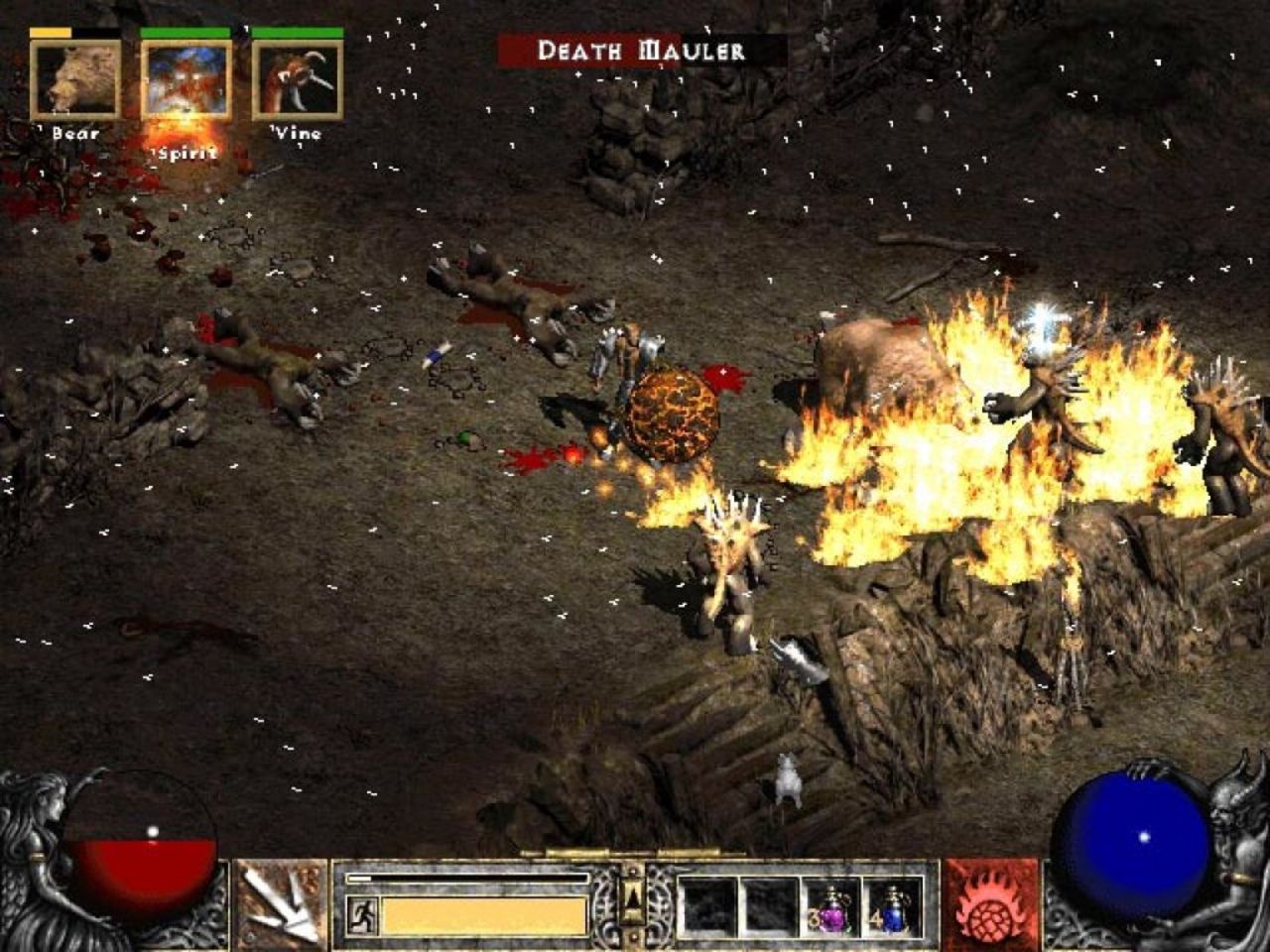Image resolution: width=1270 pixels, height=952 pixels.
Task: Select the Spirit label text
Action: [183, 154]
